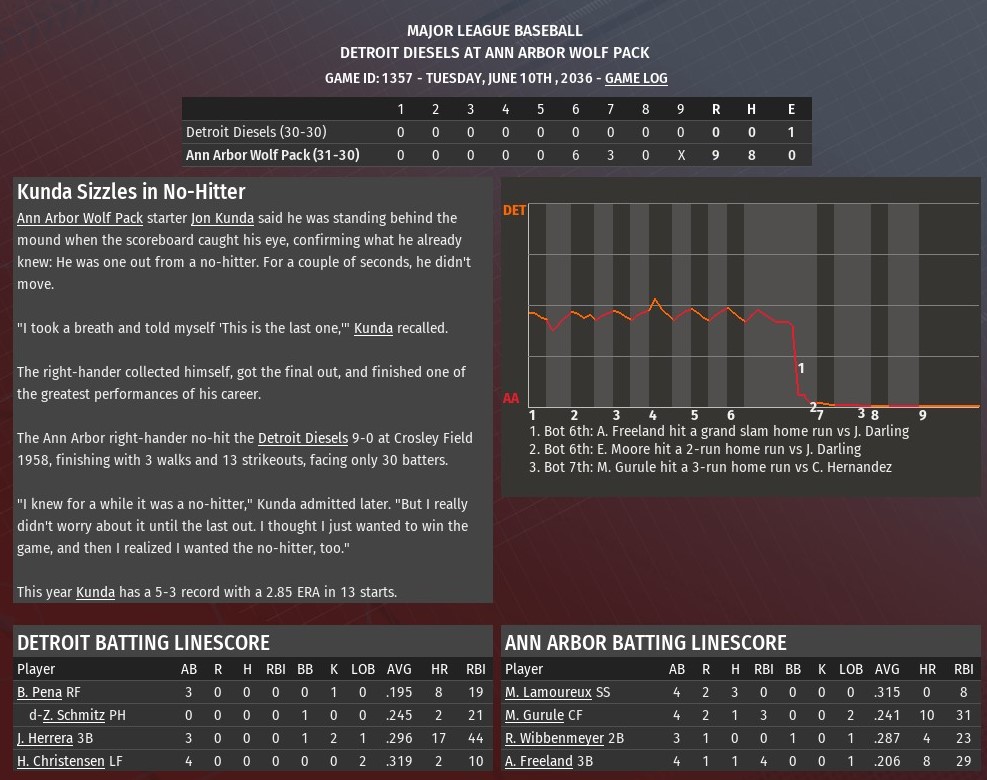
Task: Select R. Wibbenmeyer in Ann Arbor linescore
Action: (554, 738)
